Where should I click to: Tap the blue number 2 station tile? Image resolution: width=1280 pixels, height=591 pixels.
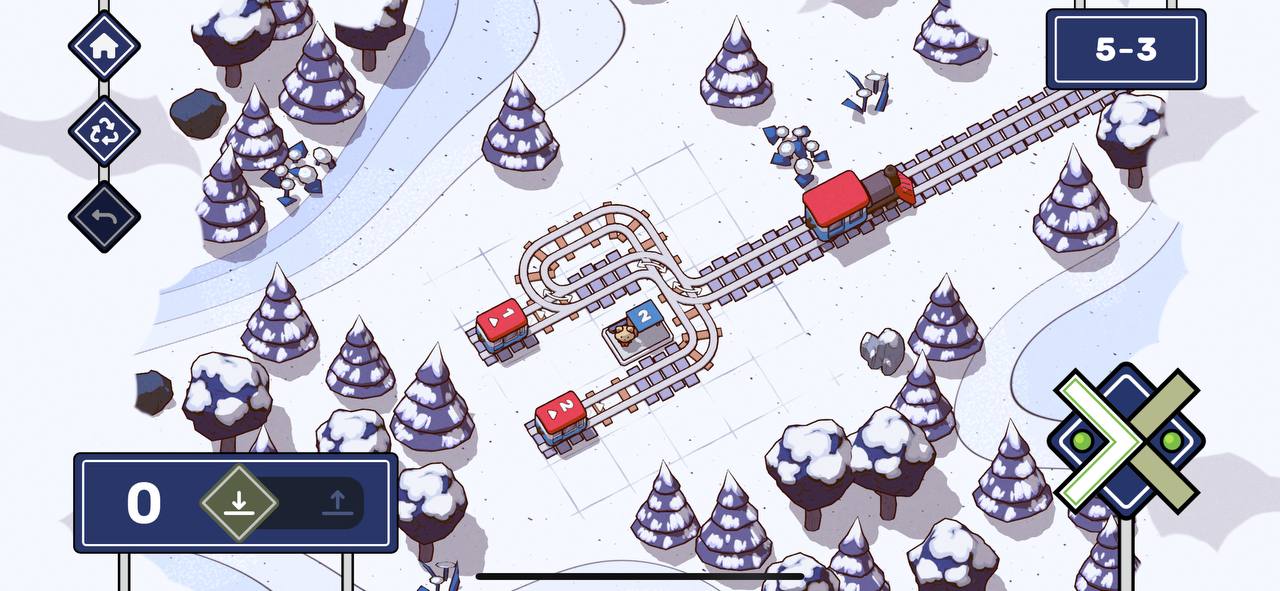click(x=645, y=318)
